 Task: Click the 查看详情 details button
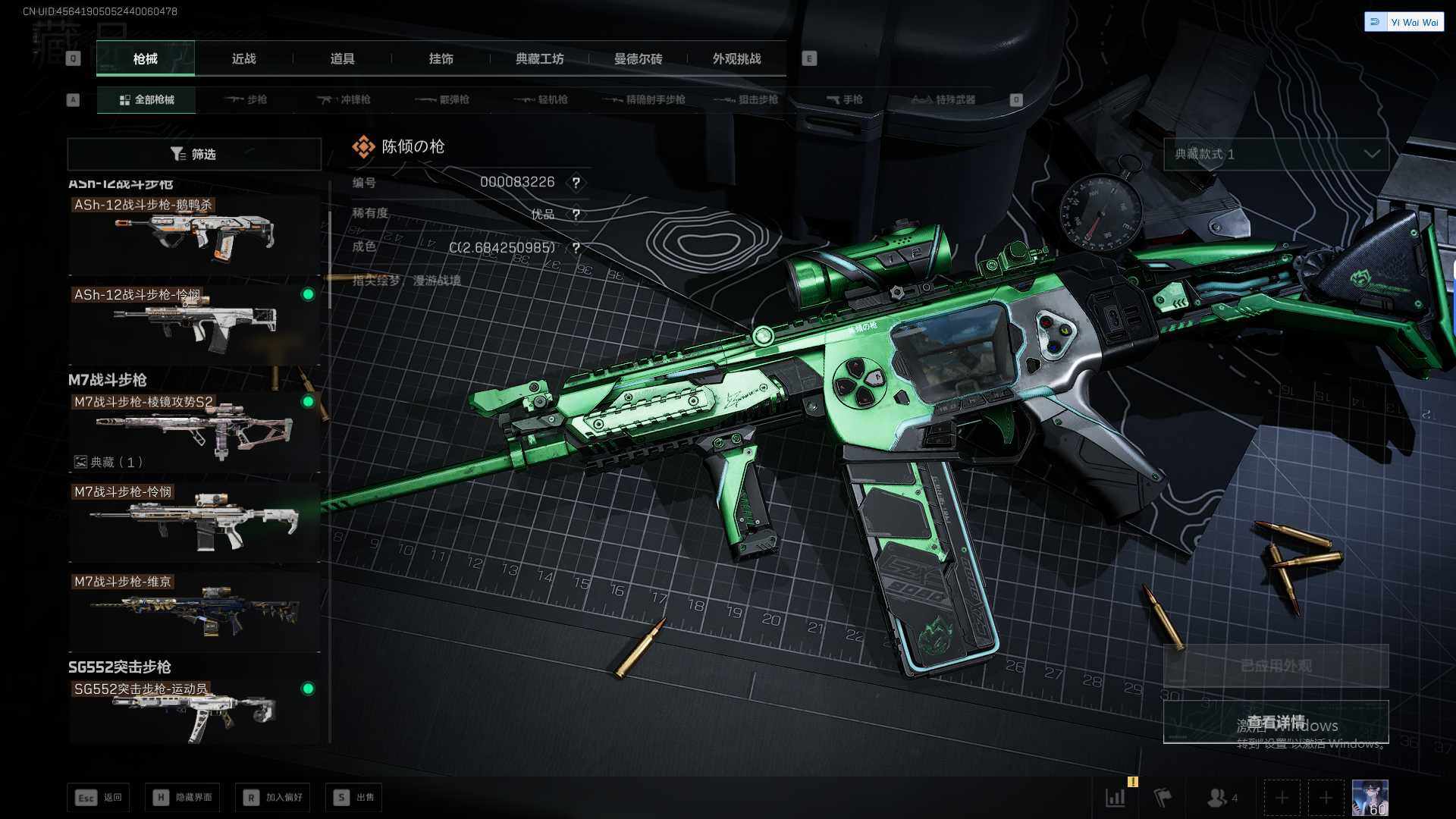[x=1276, y=721]
